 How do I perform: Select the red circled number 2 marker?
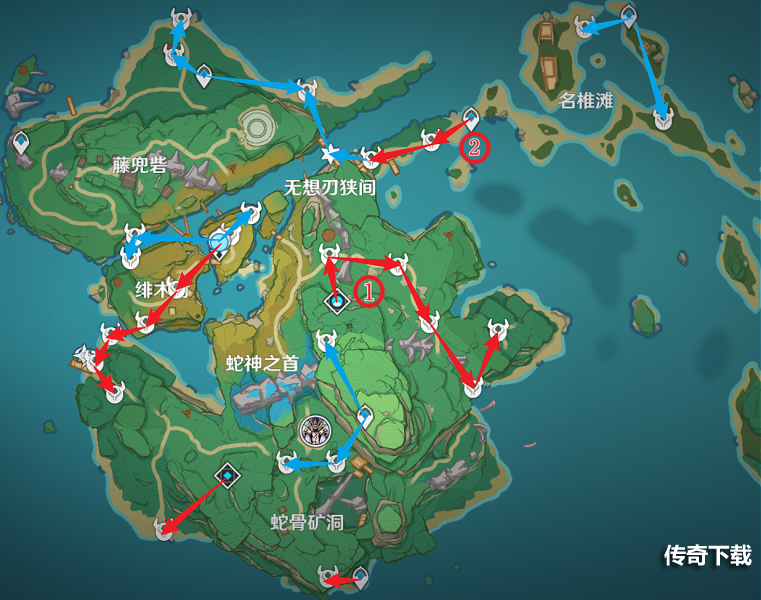click(x=475, y=147)
